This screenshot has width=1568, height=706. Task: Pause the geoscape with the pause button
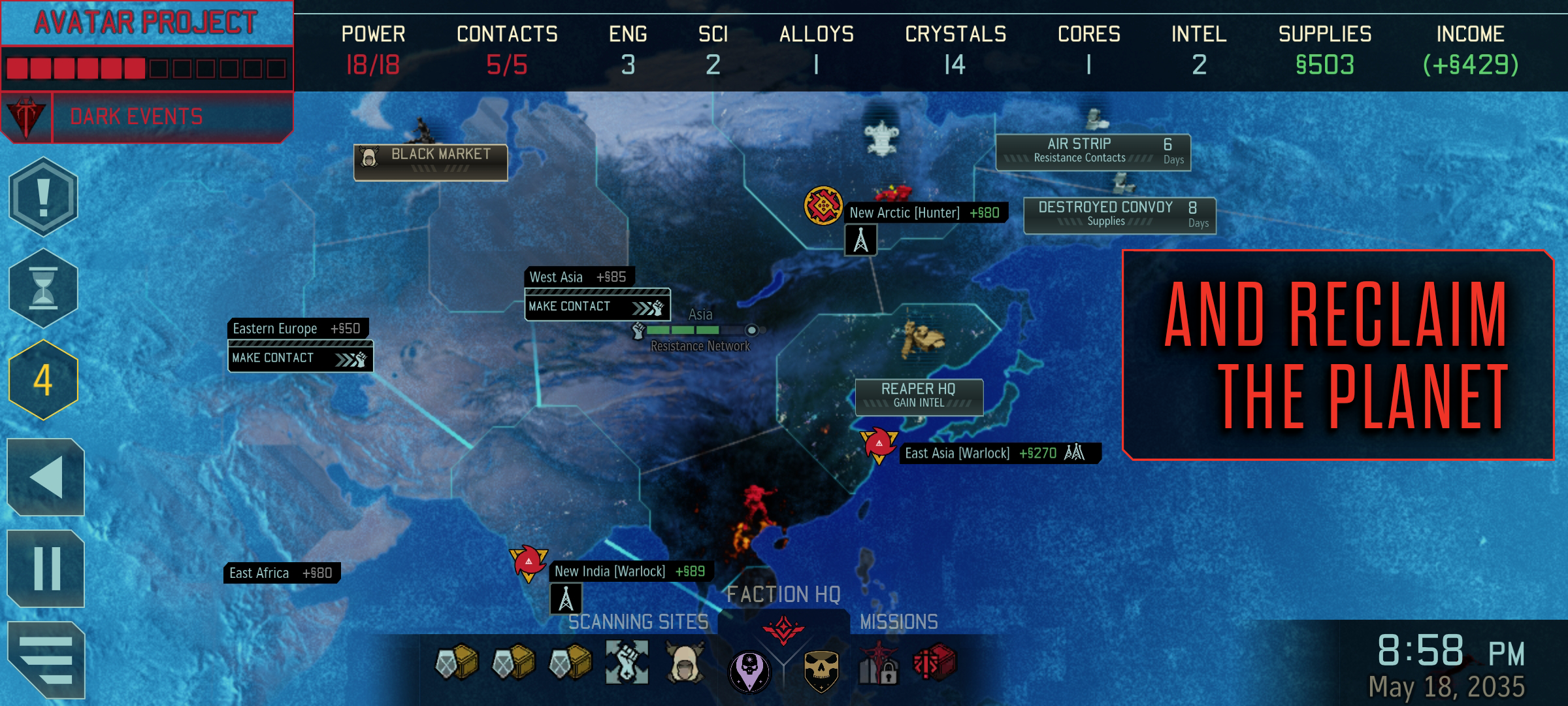[46, 569]
